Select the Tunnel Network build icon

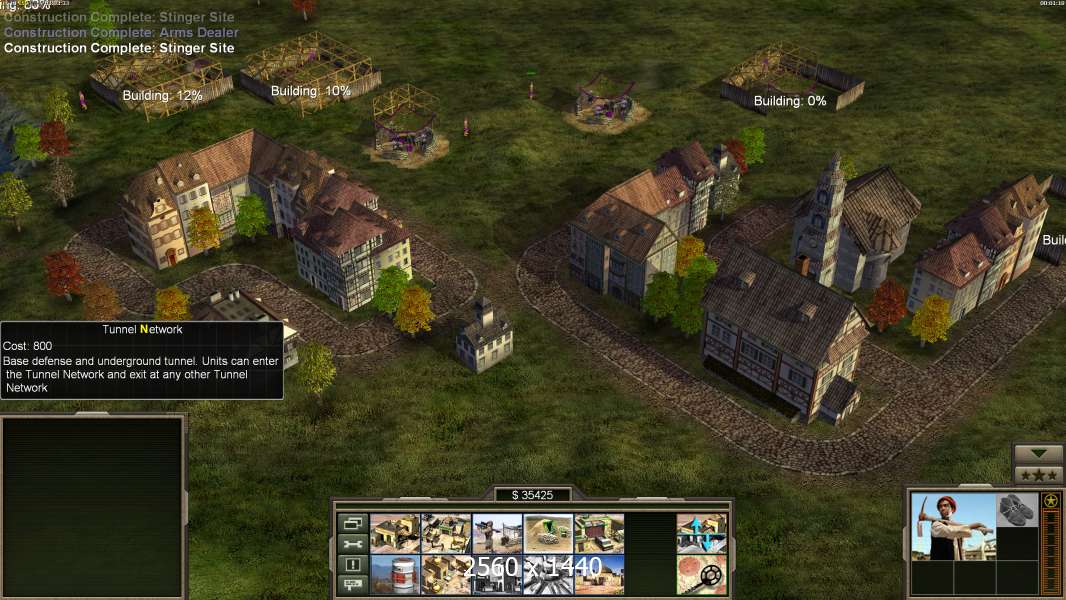click(x=548, y=534)
